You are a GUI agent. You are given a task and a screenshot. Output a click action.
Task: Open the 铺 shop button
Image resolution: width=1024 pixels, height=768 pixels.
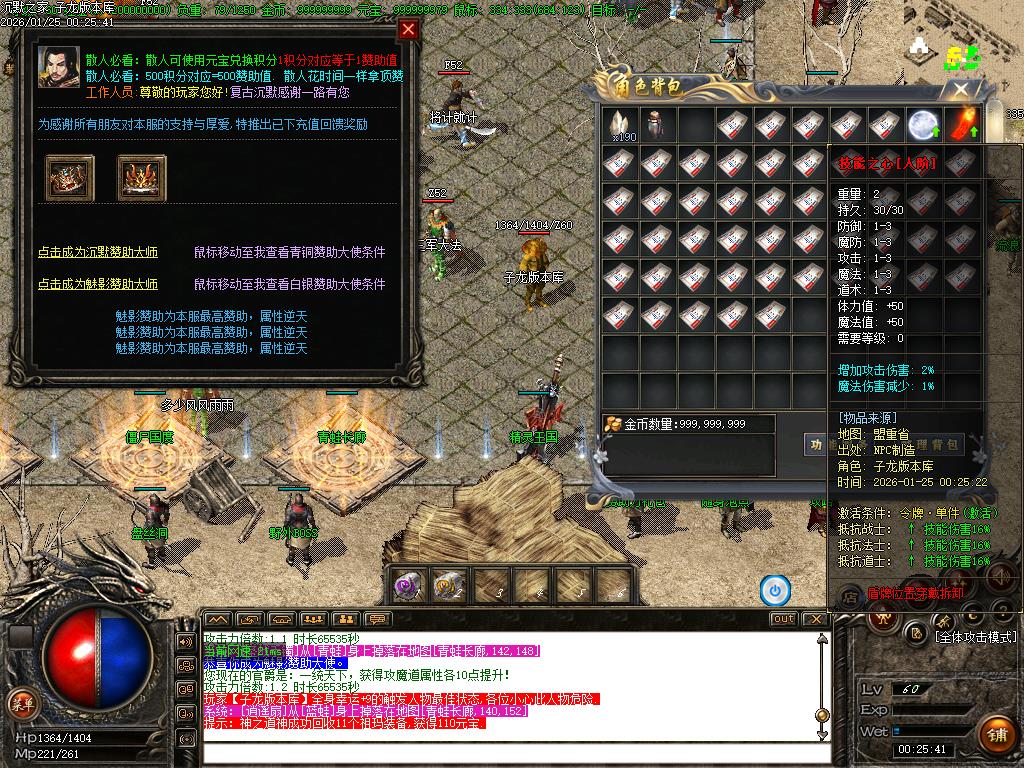(995, 735)
